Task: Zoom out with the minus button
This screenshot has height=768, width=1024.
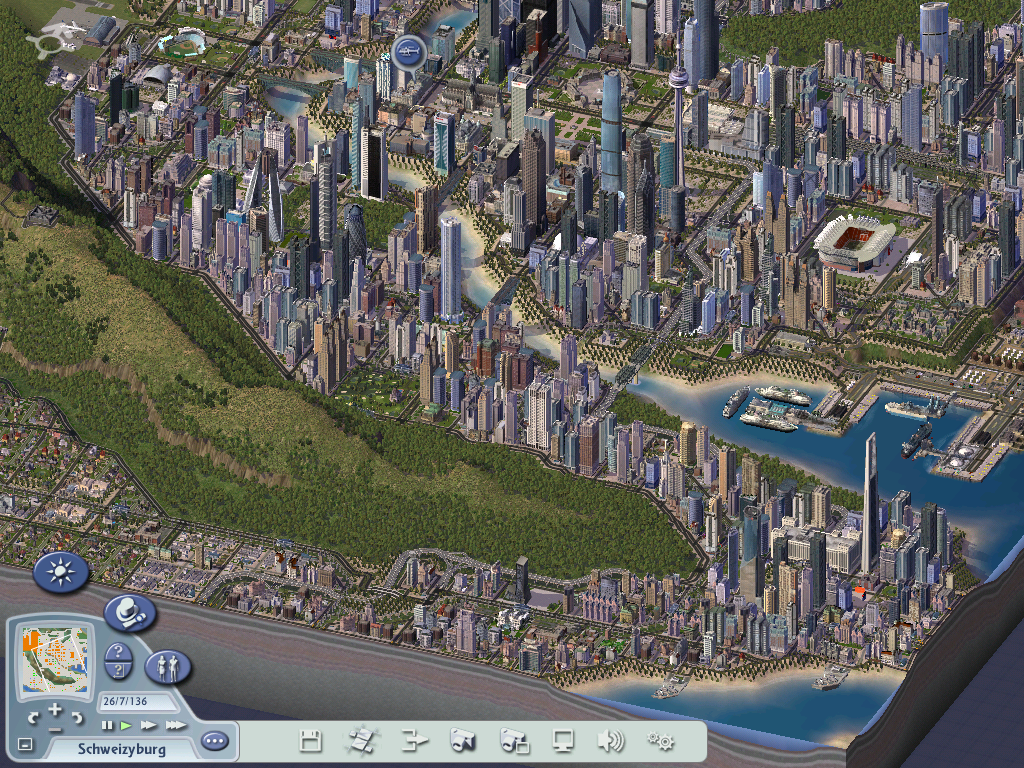Action: click(55, 729)
